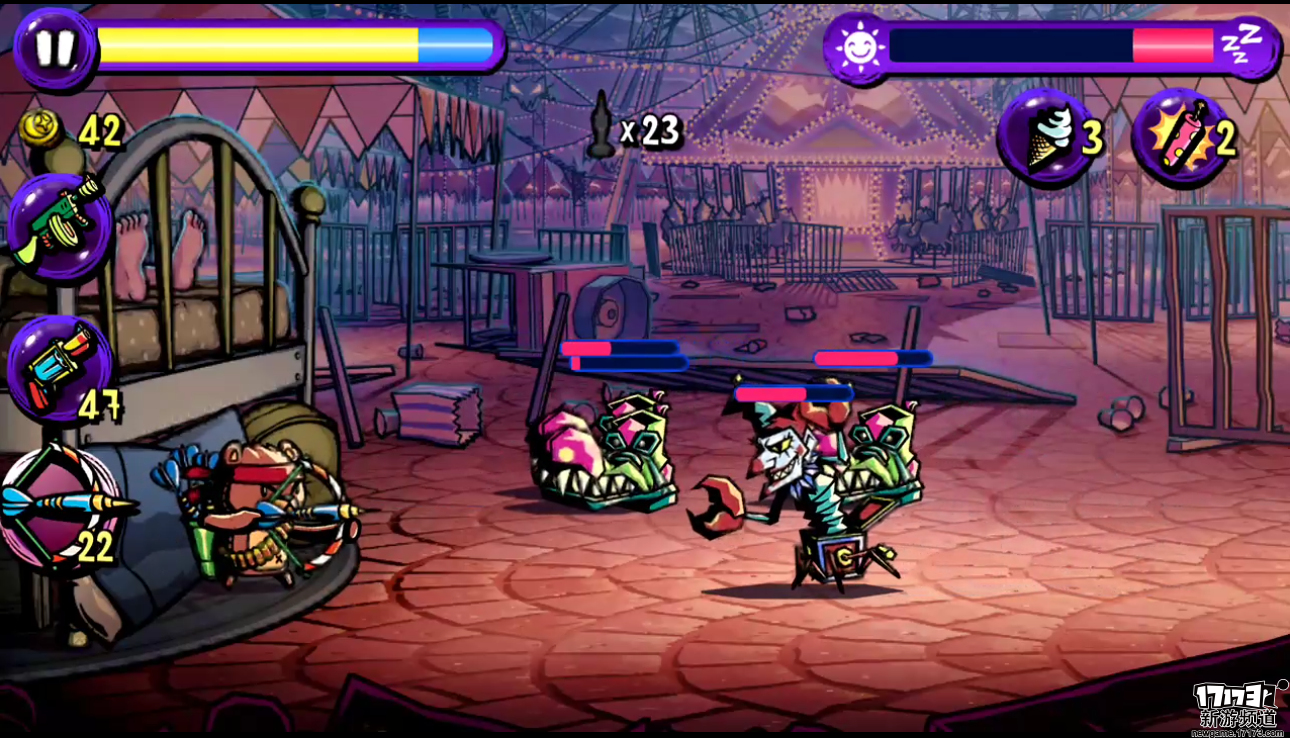Select the green toy machine gun weapon

[x=58, y=223]
